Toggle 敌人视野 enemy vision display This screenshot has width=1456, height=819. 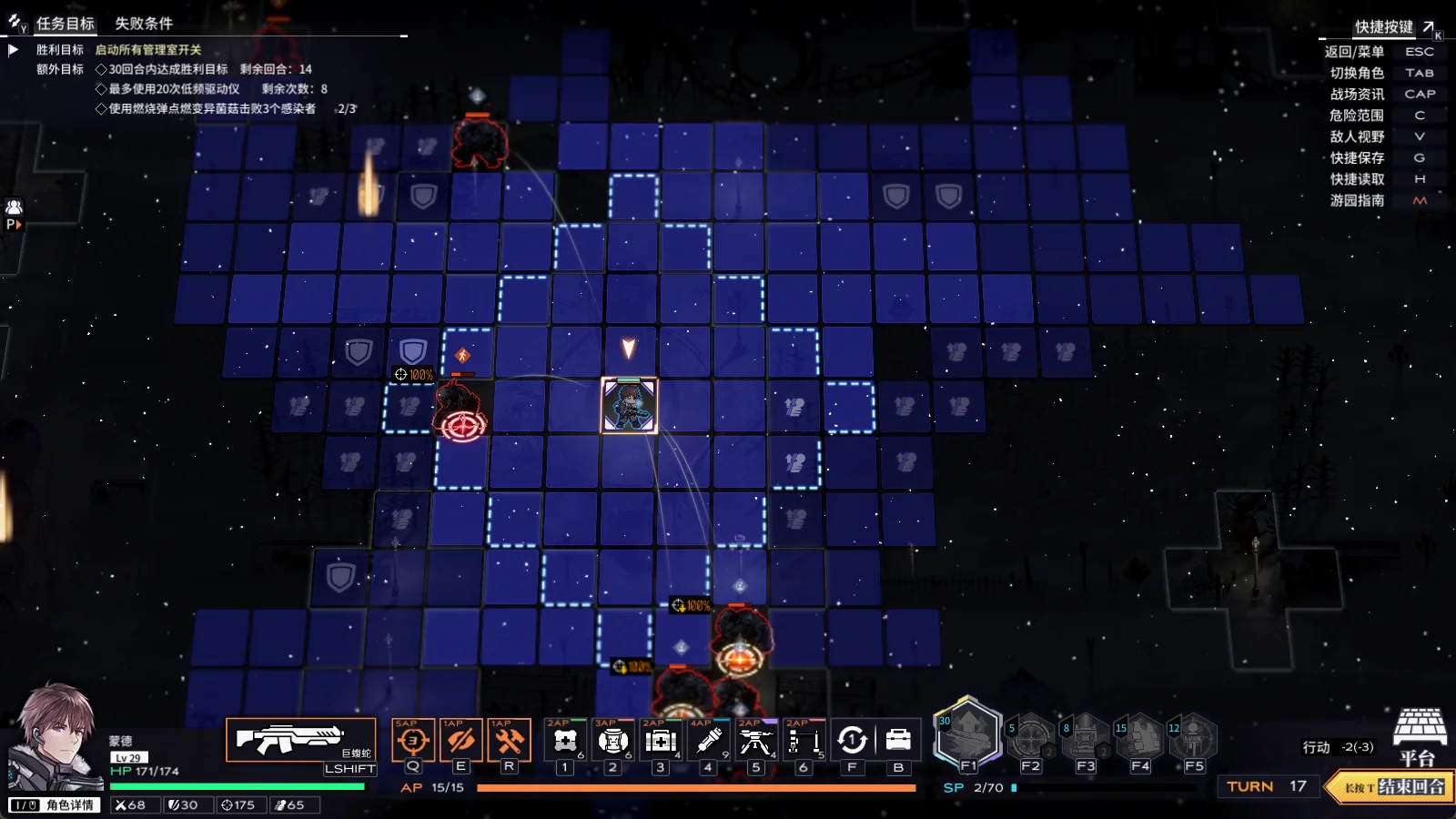coord(1357,136)
